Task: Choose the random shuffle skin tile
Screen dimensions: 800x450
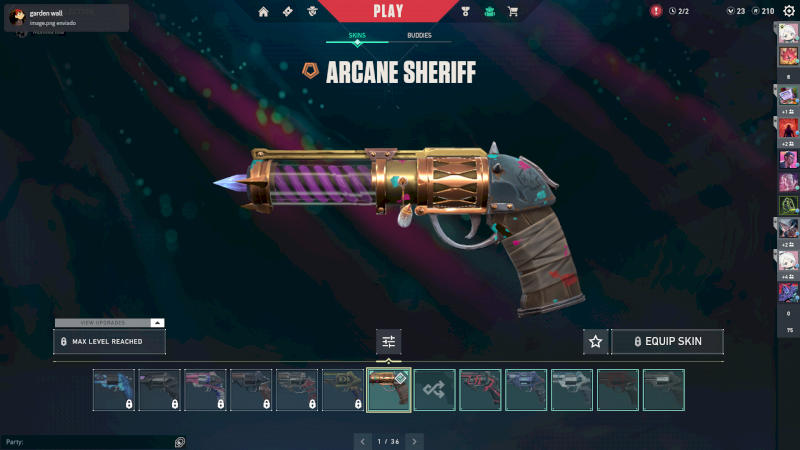Action: 435,390
